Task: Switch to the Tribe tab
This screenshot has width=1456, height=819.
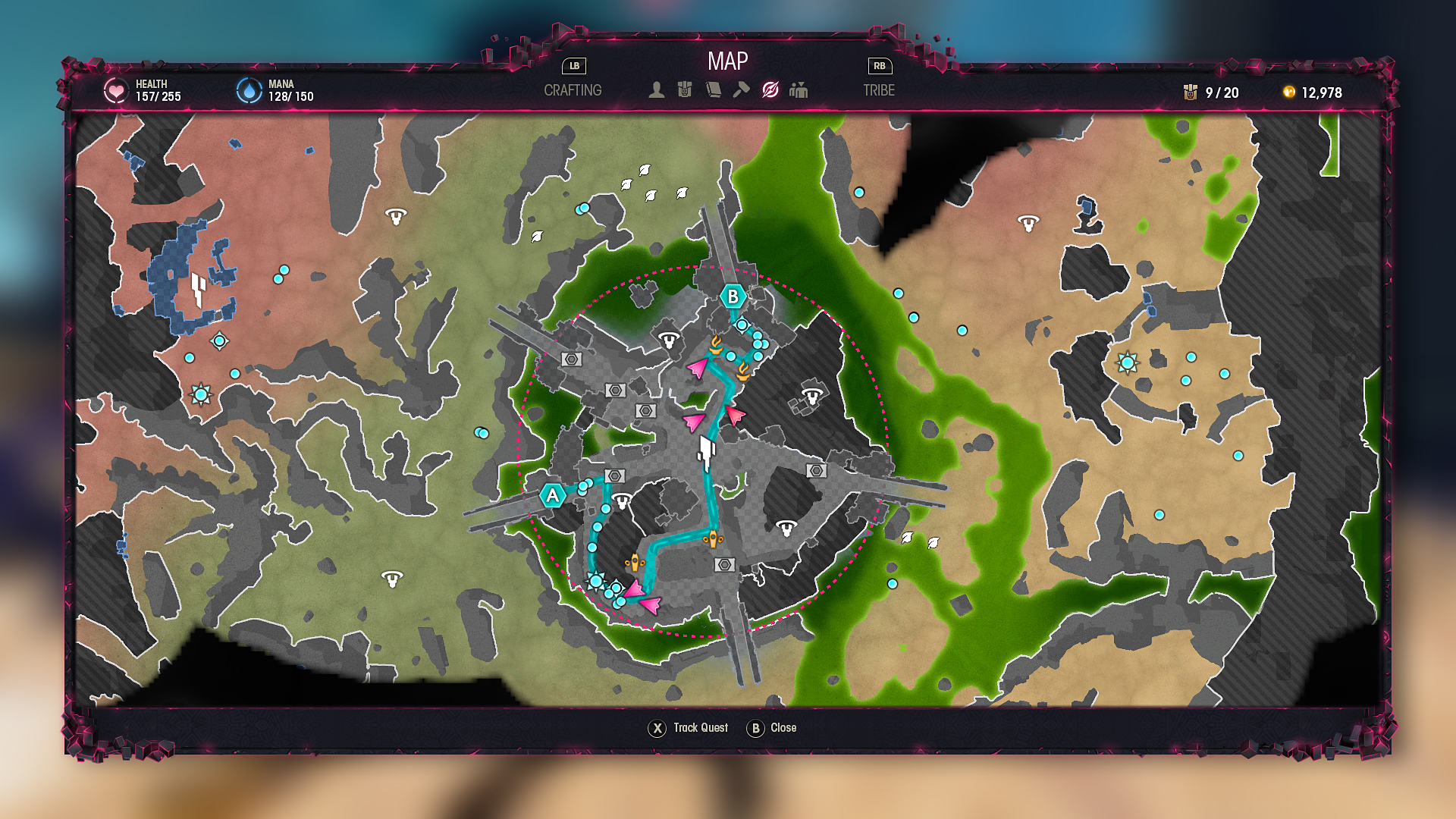Action: [x=879, y=90]
